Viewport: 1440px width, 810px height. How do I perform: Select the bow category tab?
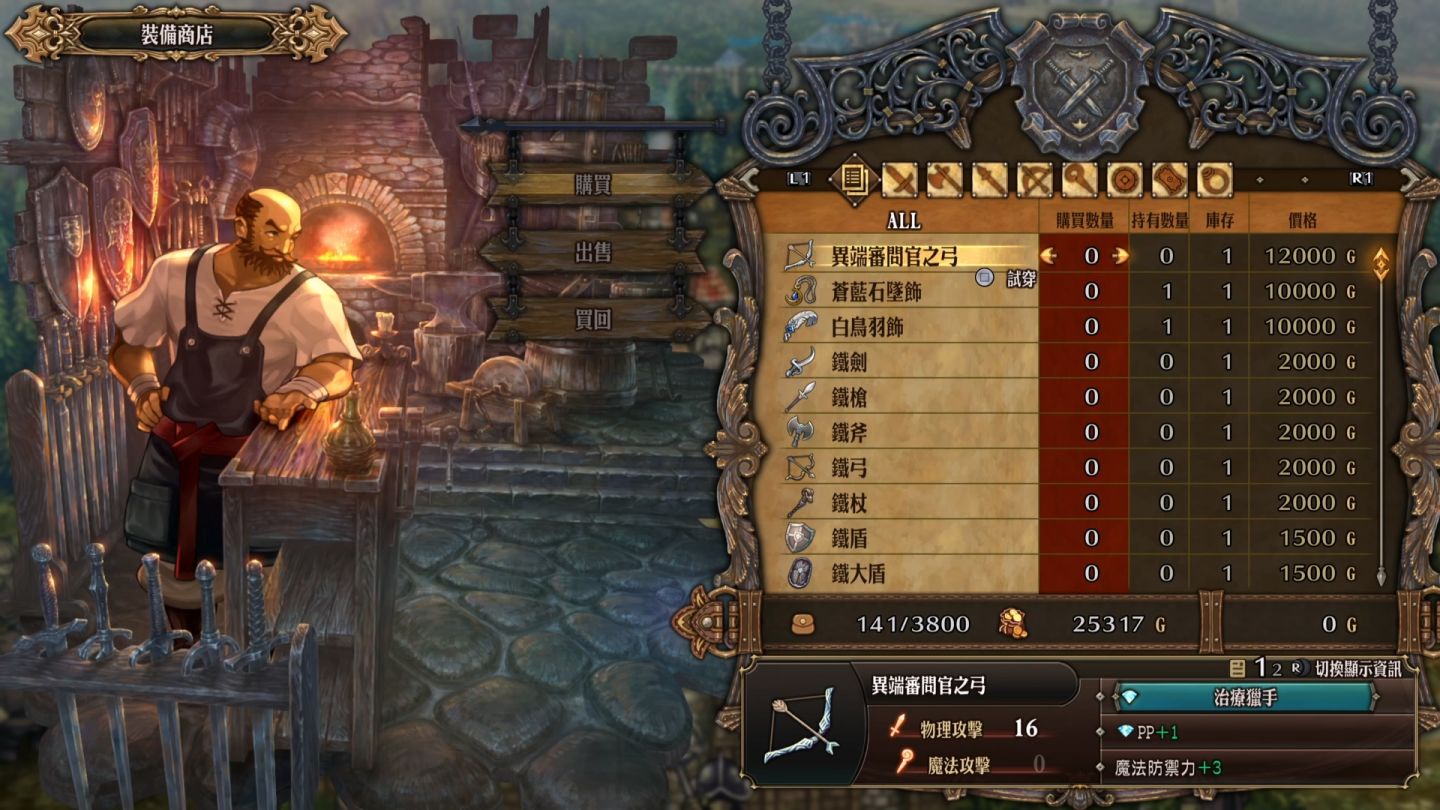coord(1035,180)
